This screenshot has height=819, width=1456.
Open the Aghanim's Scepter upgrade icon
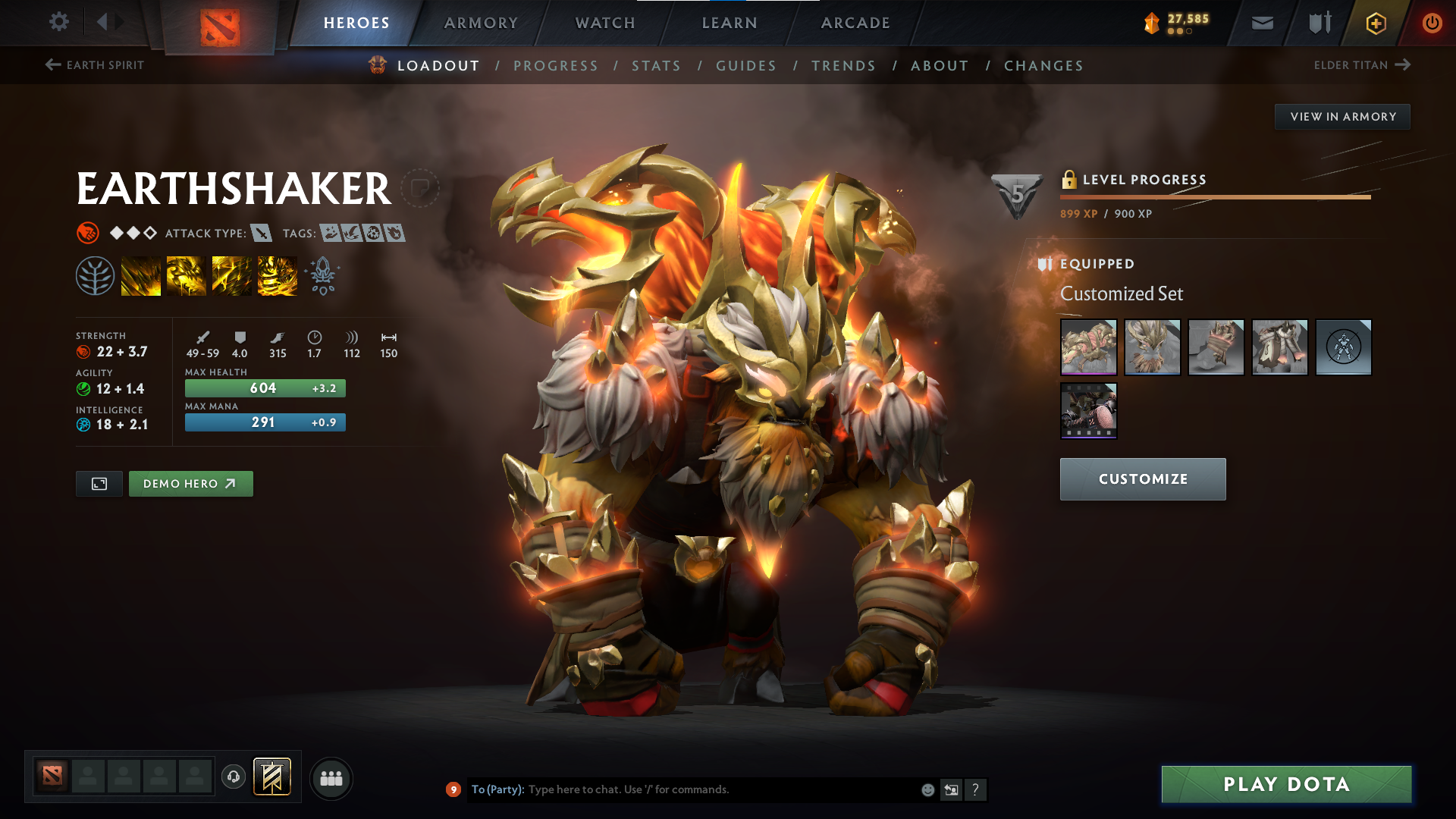[x=322, y=275]
